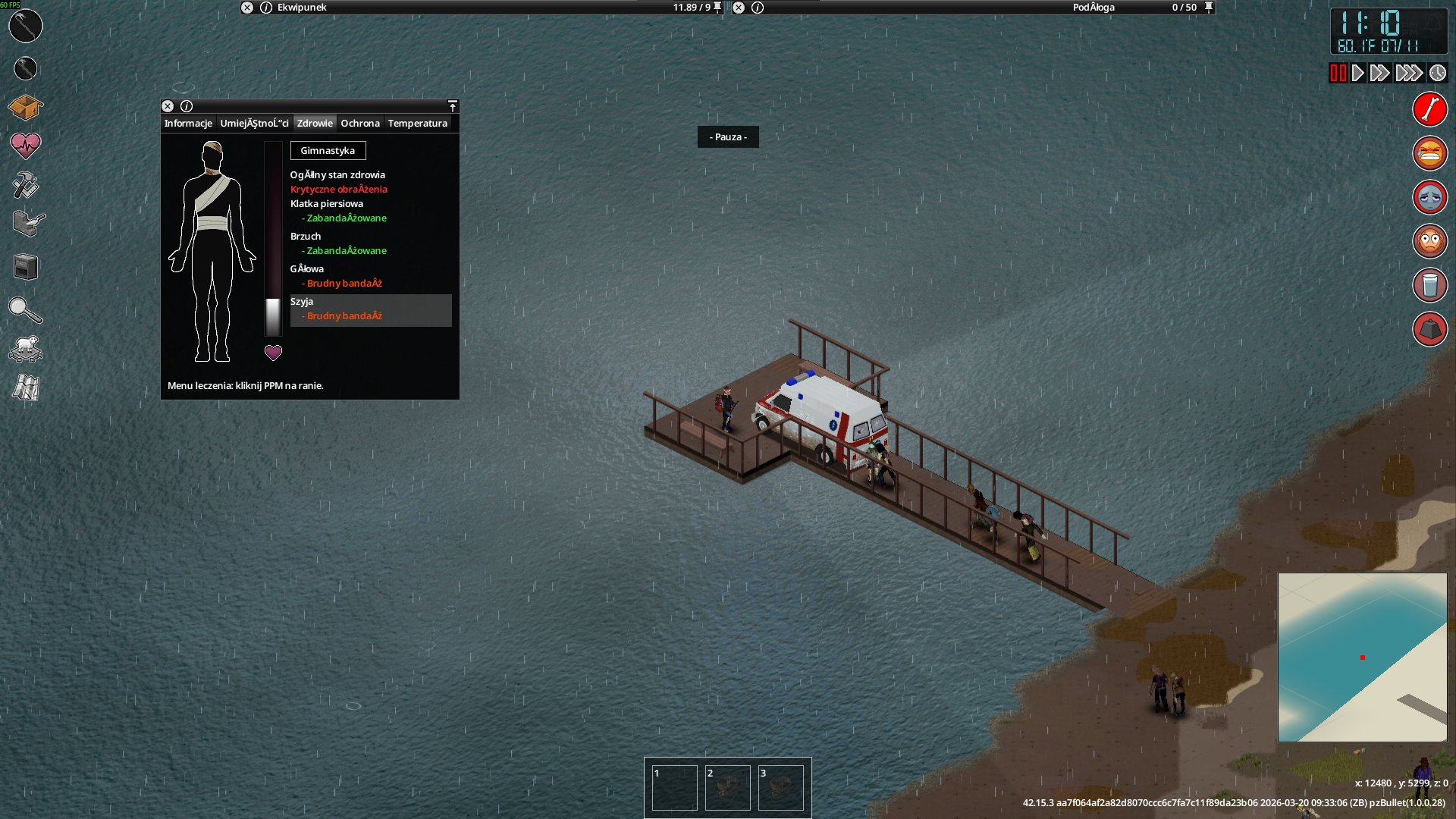The width and height of the screenshot is (1456, 819).
Task: Click the Brzuch bandaged entry
Action: [346, 244]
